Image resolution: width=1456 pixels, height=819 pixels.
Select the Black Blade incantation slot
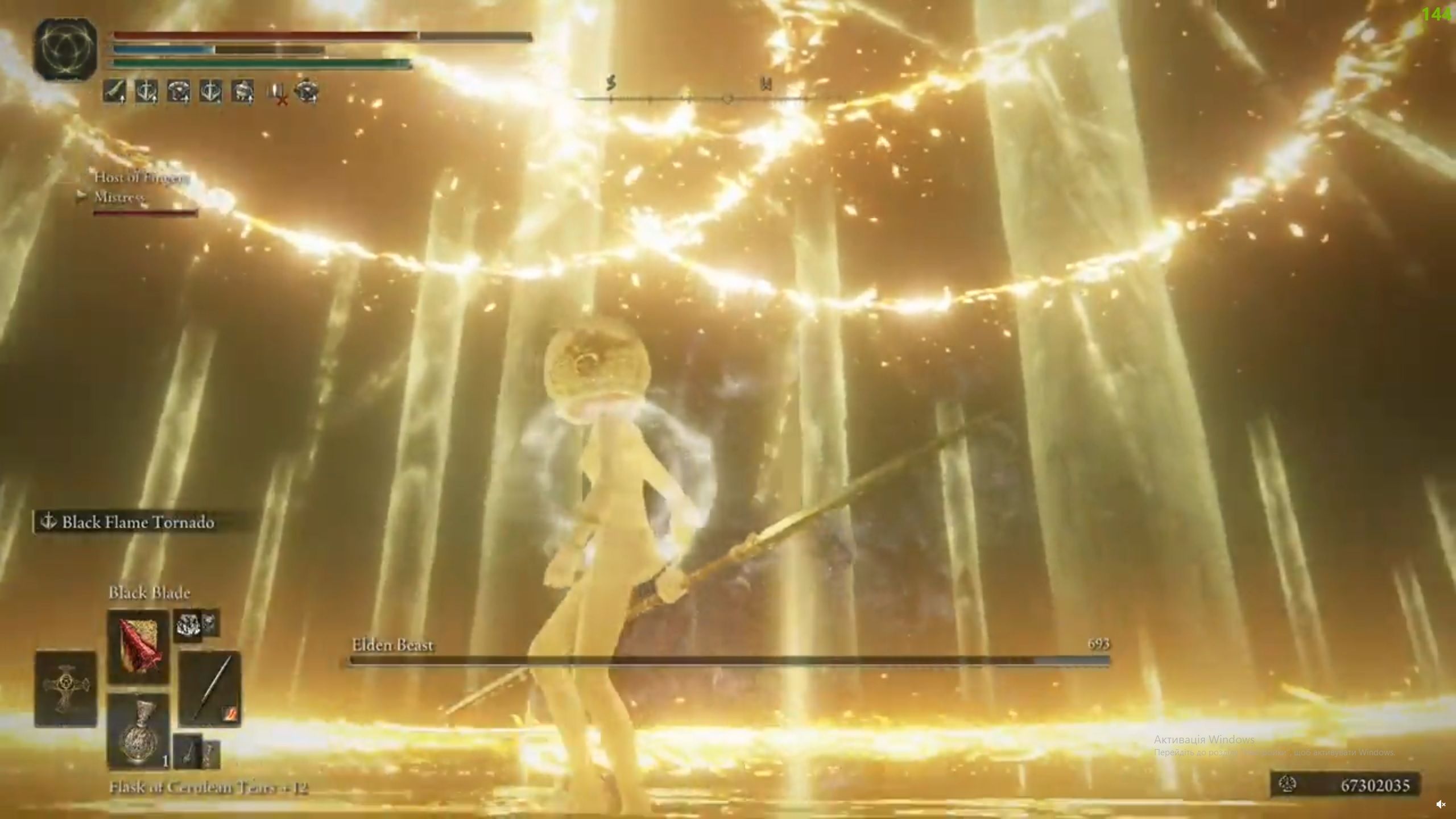pyautogui.click(x=138, y=646)
